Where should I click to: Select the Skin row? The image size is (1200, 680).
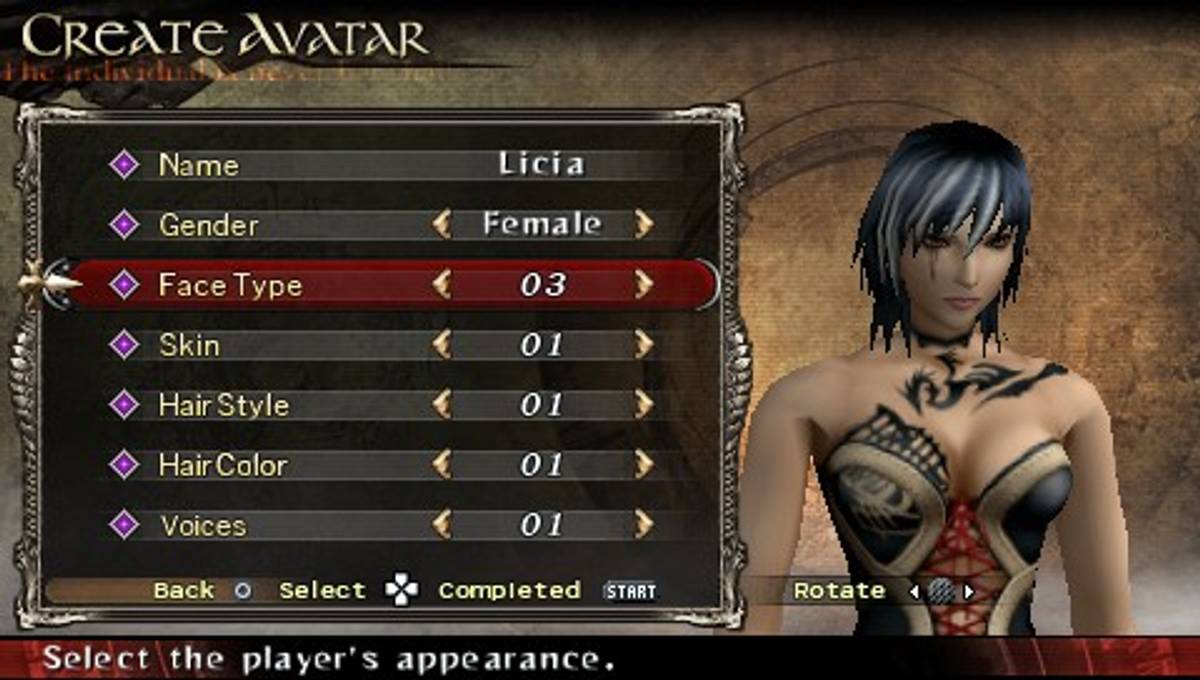189,345
